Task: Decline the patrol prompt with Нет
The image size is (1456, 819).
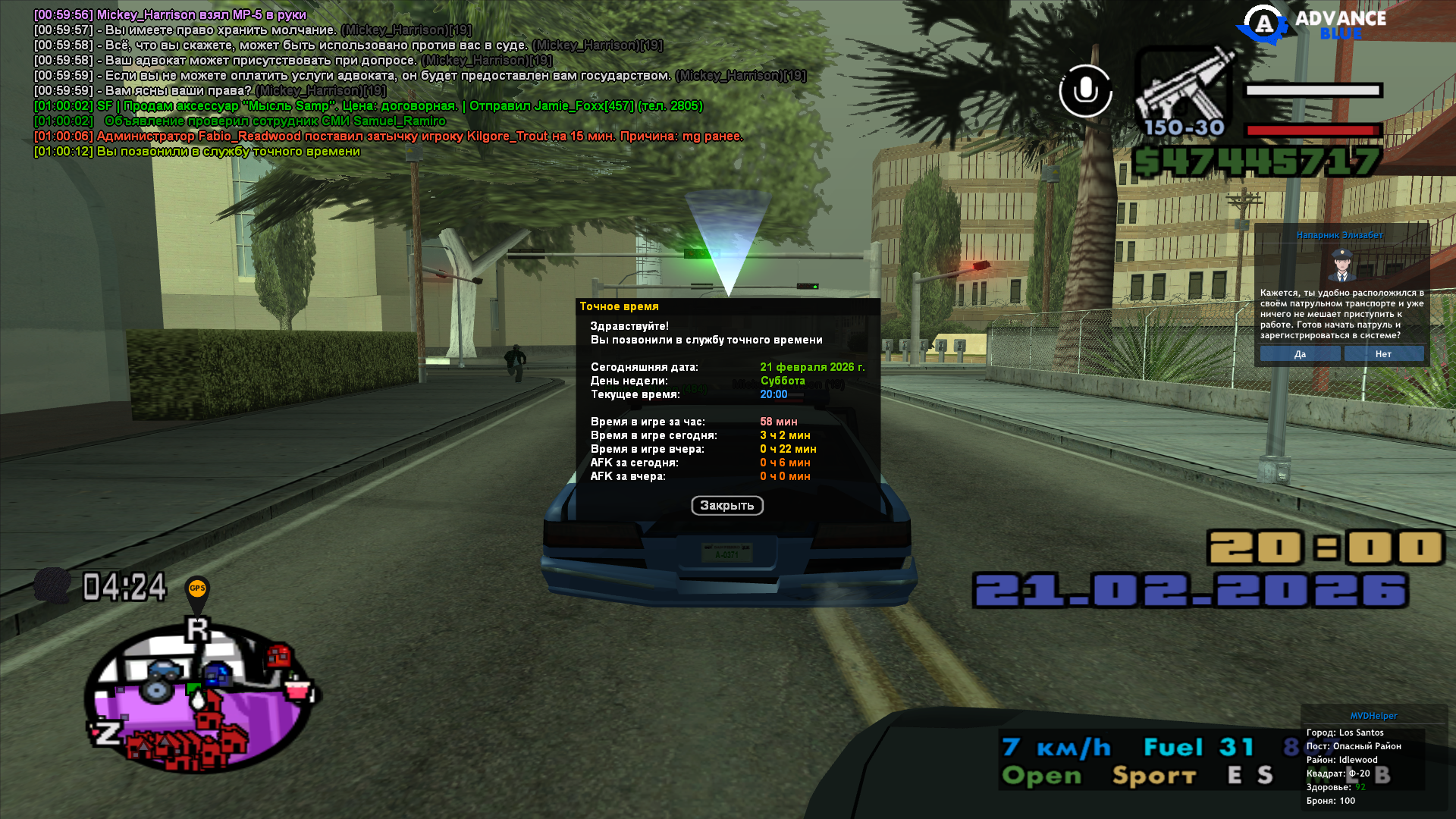Action: (x=1383, y=354)
